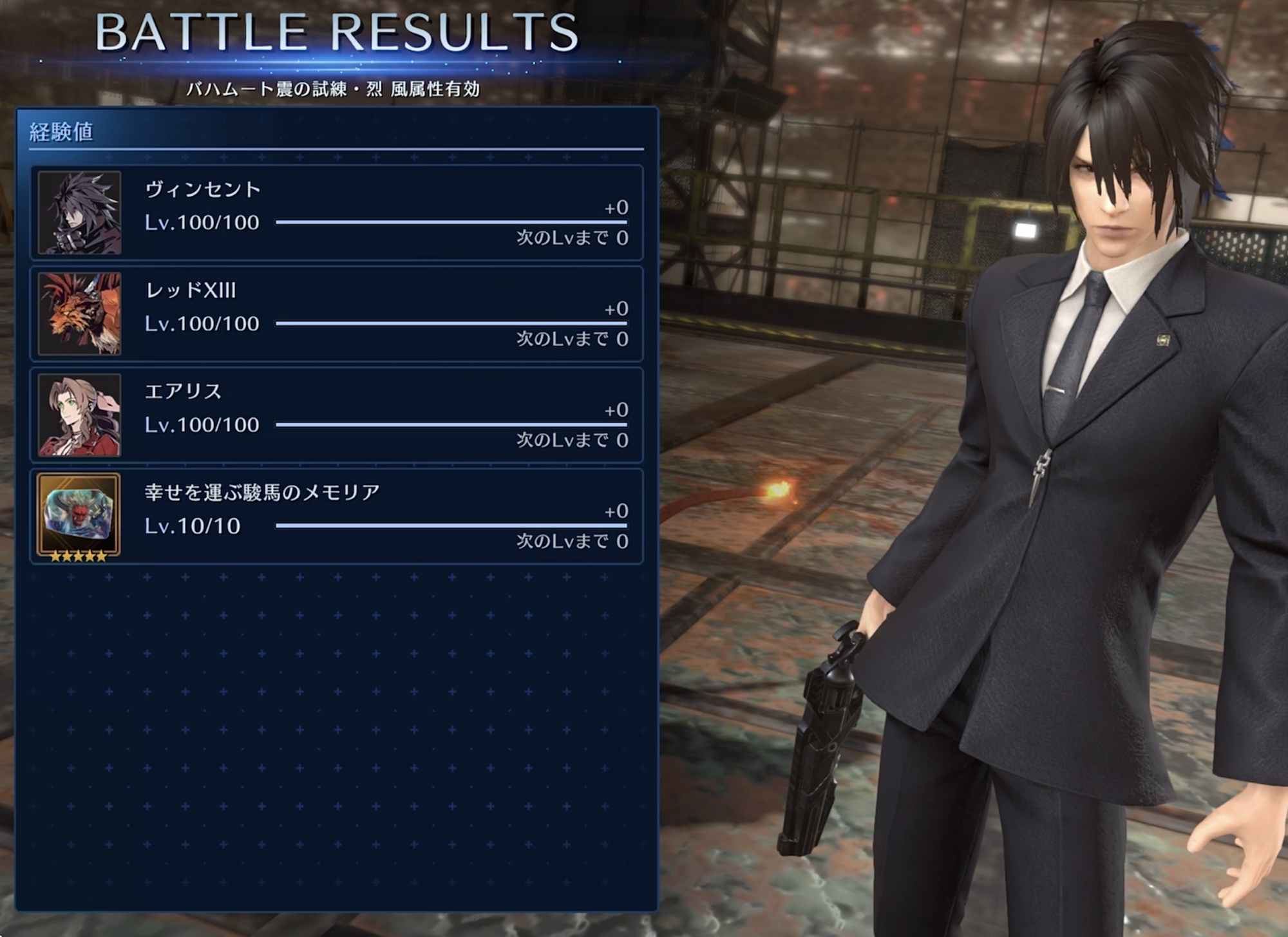Open Red XIII's portrait thumbnail
The width and height of the screenshot is (1288, 937).
click(79, 314)
